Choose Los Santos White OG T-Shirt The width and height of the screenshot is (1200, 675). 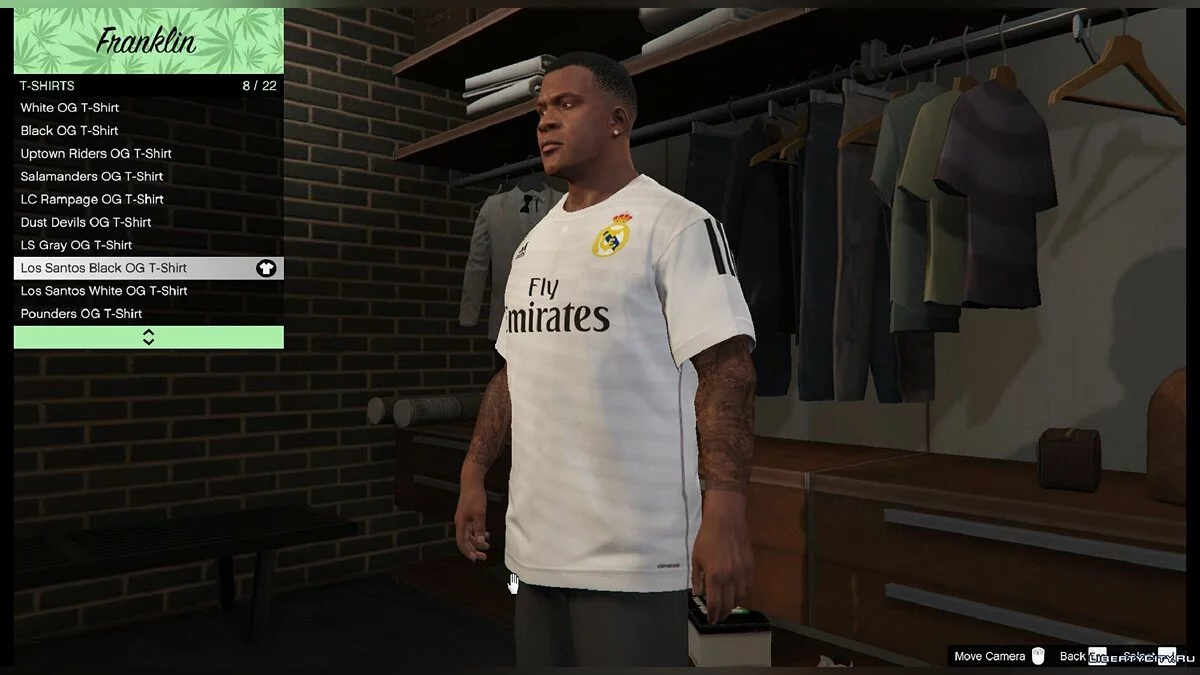(x=148, y=291)
